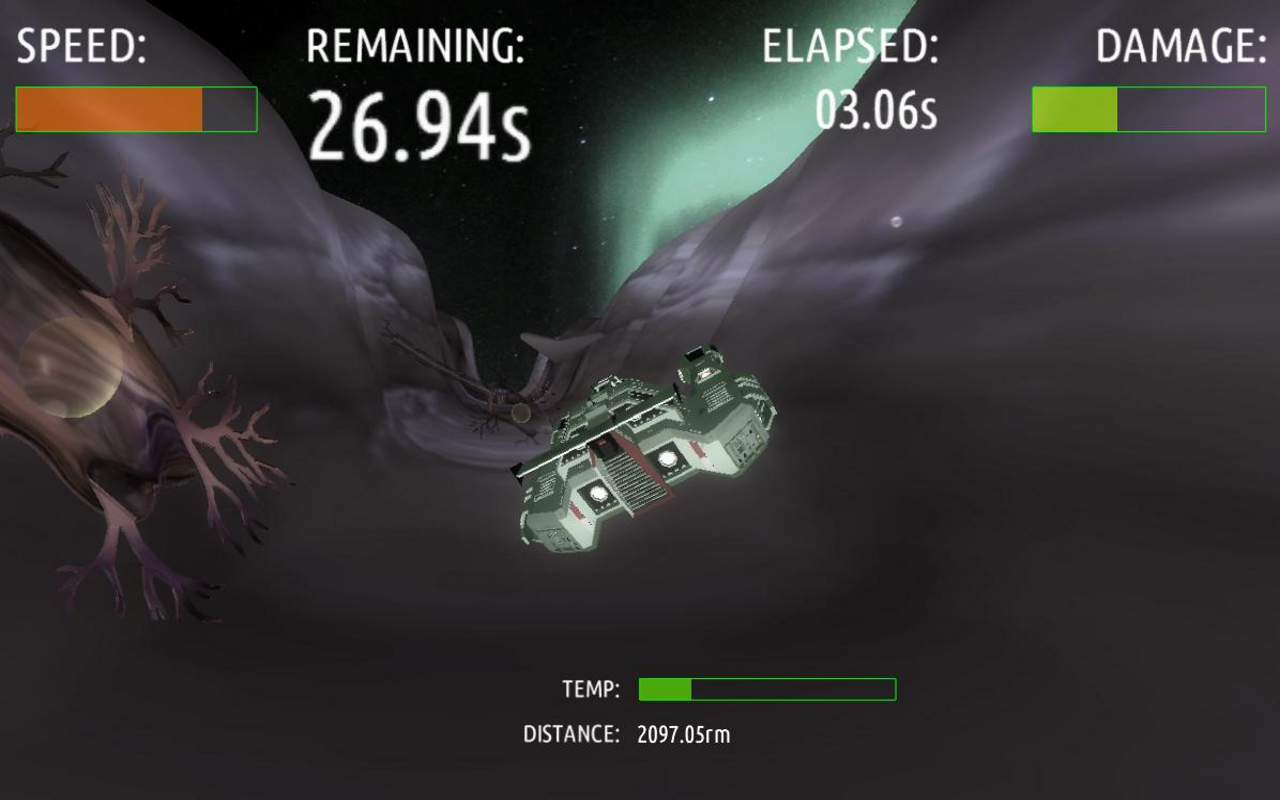
Task: Click the DISTANCE readout of 2097.05rm
Action: (x=685, y=734)
